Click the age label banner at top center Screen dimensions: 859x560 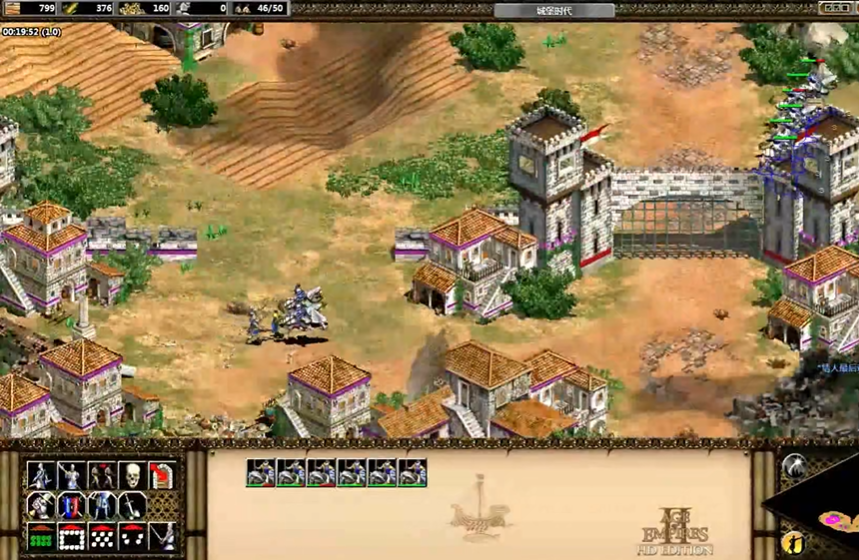[x=554, y=9]
